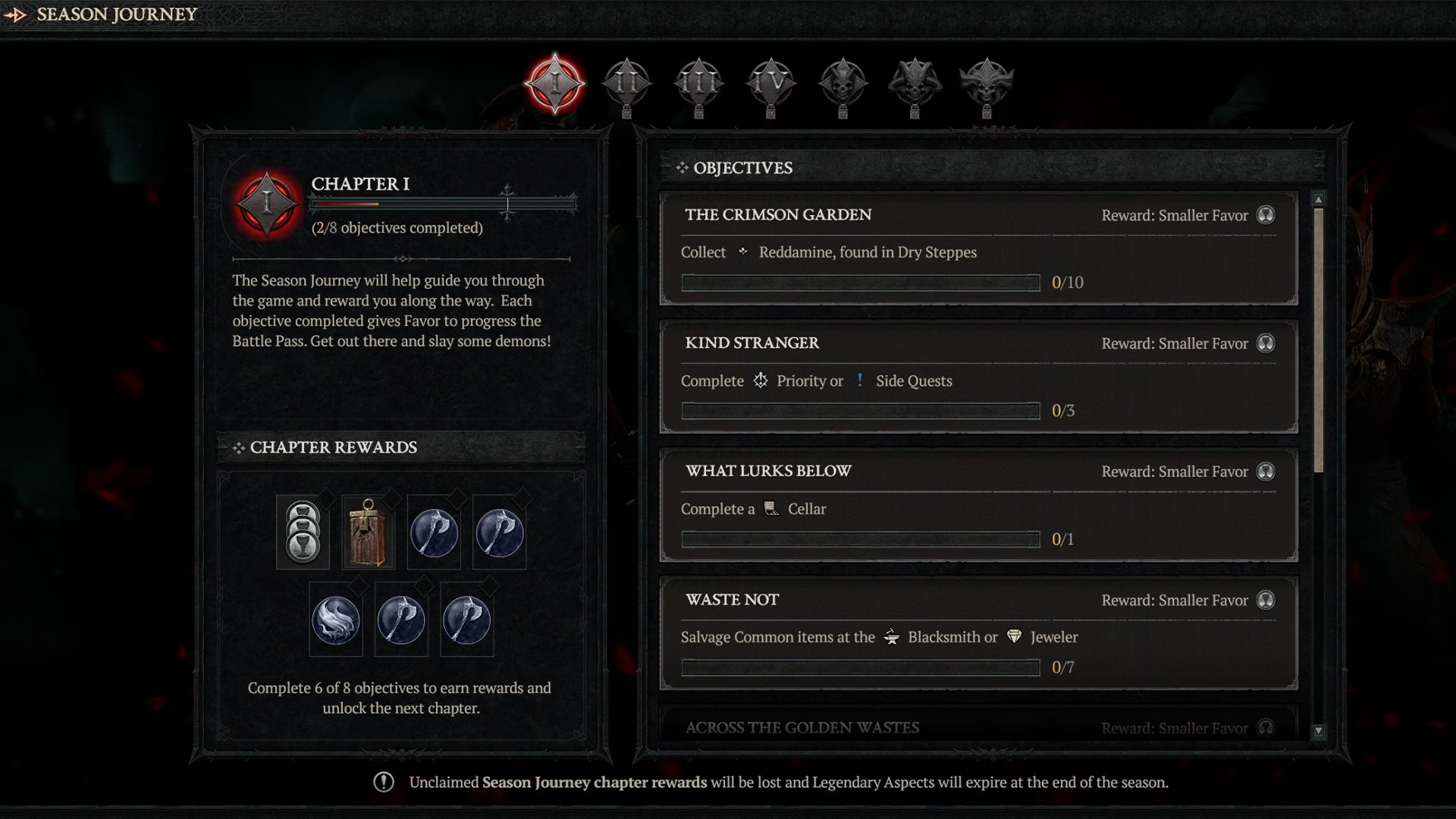This screenshot has width=1456, height=819.
Task: Select The Crimson Garden objective
Action: 978,248
